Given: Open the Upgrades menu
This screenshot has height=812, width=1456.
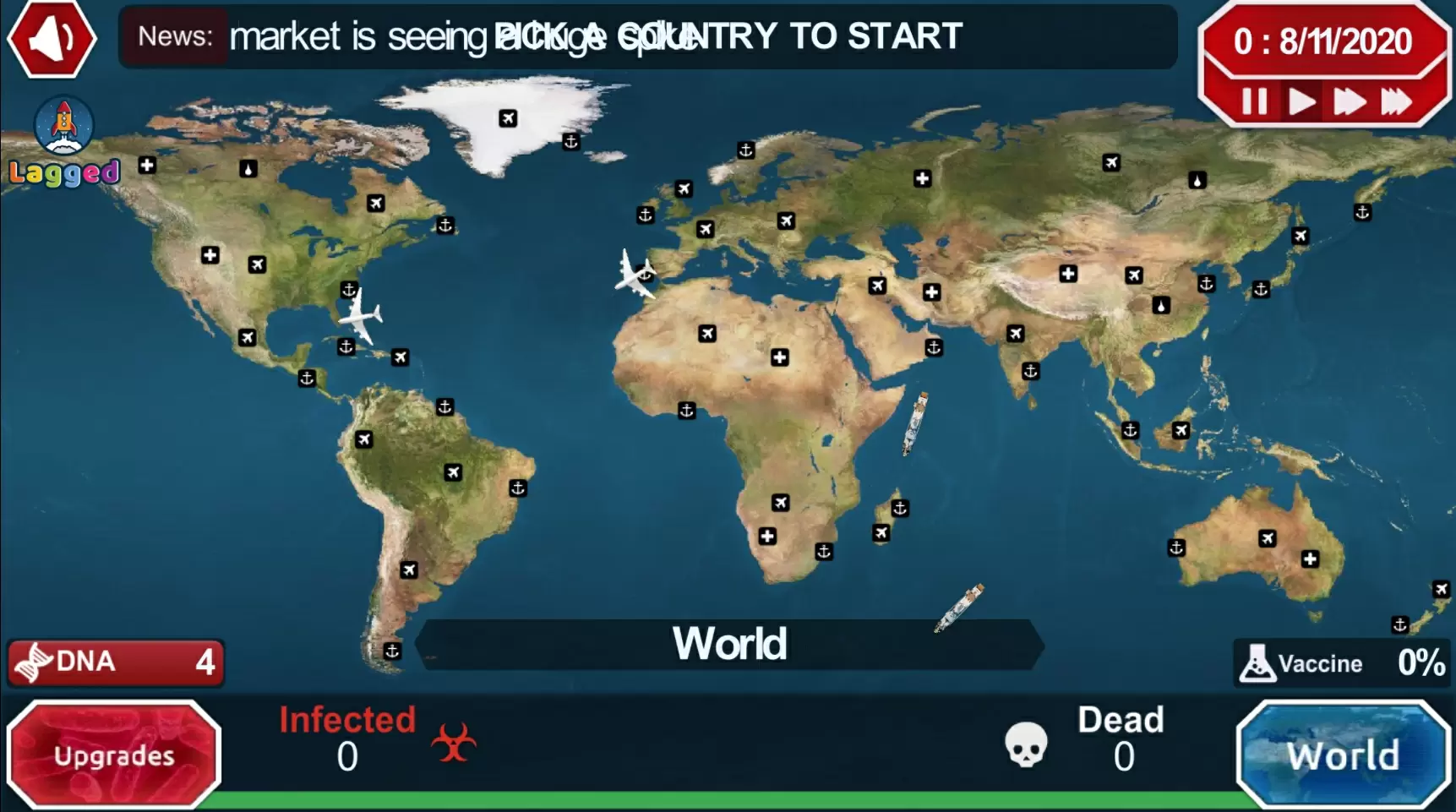Looking at the screenshot, I should 116,755.
